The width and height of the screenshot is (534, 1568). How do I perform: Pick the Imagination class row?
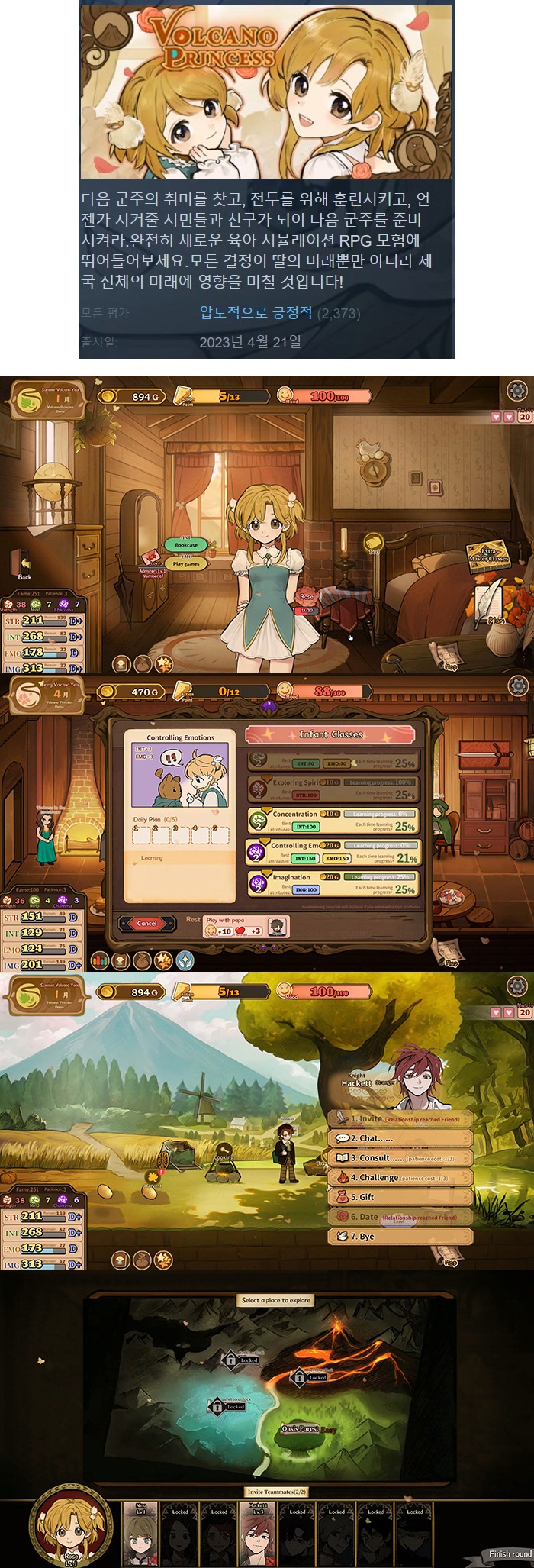click(x=332, y=884)
